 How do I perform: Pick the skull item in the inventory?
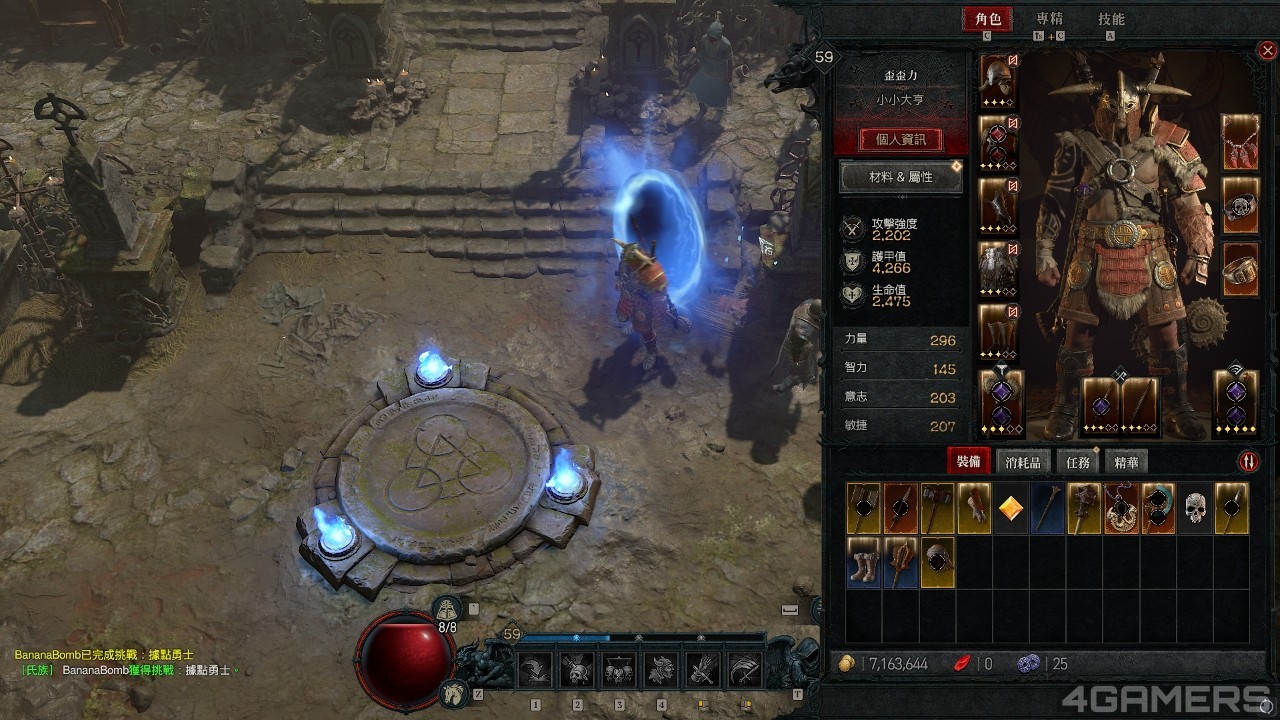tap(1194, 508)
